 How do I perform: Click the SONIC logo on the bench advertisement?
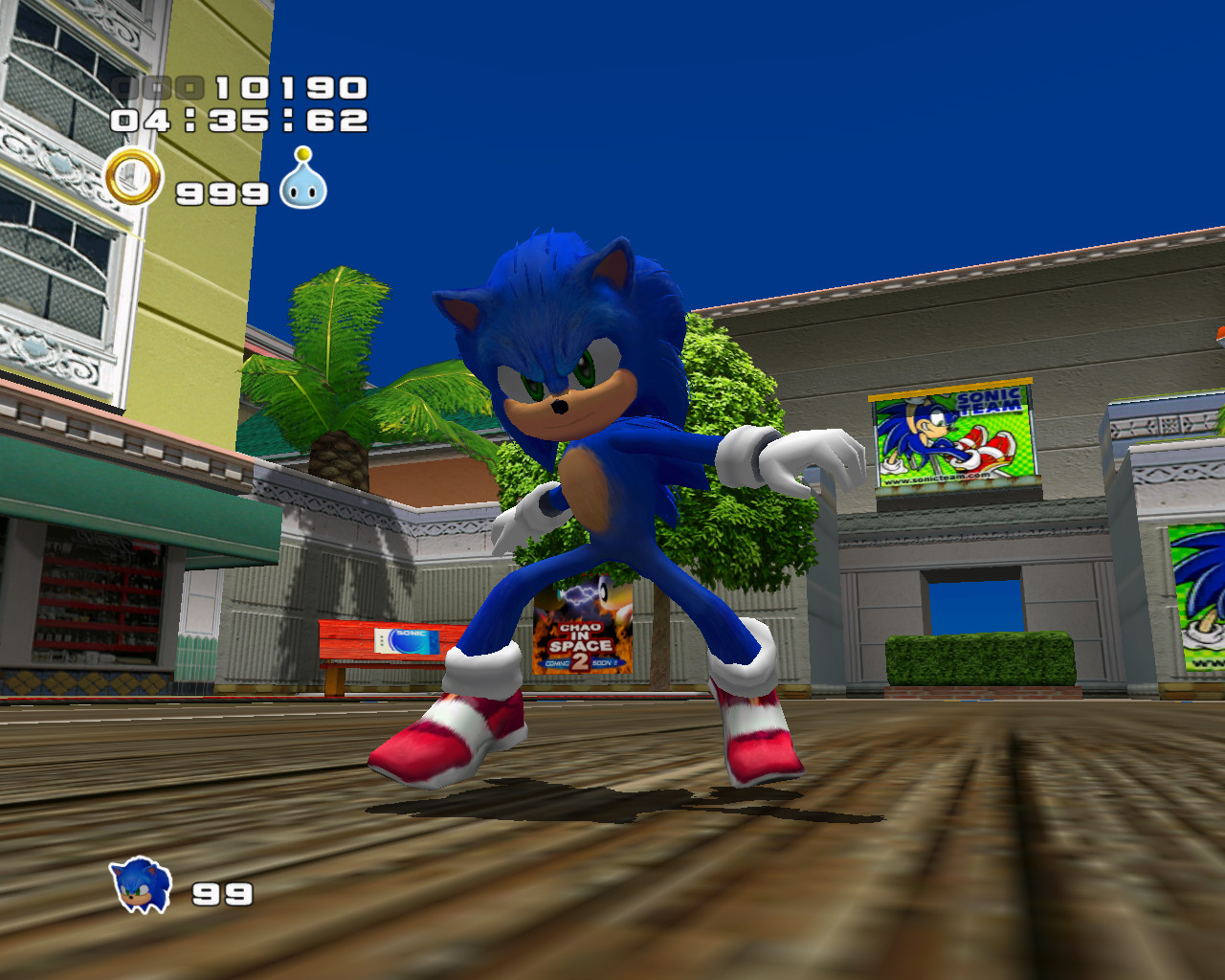(x=412, y=635)
